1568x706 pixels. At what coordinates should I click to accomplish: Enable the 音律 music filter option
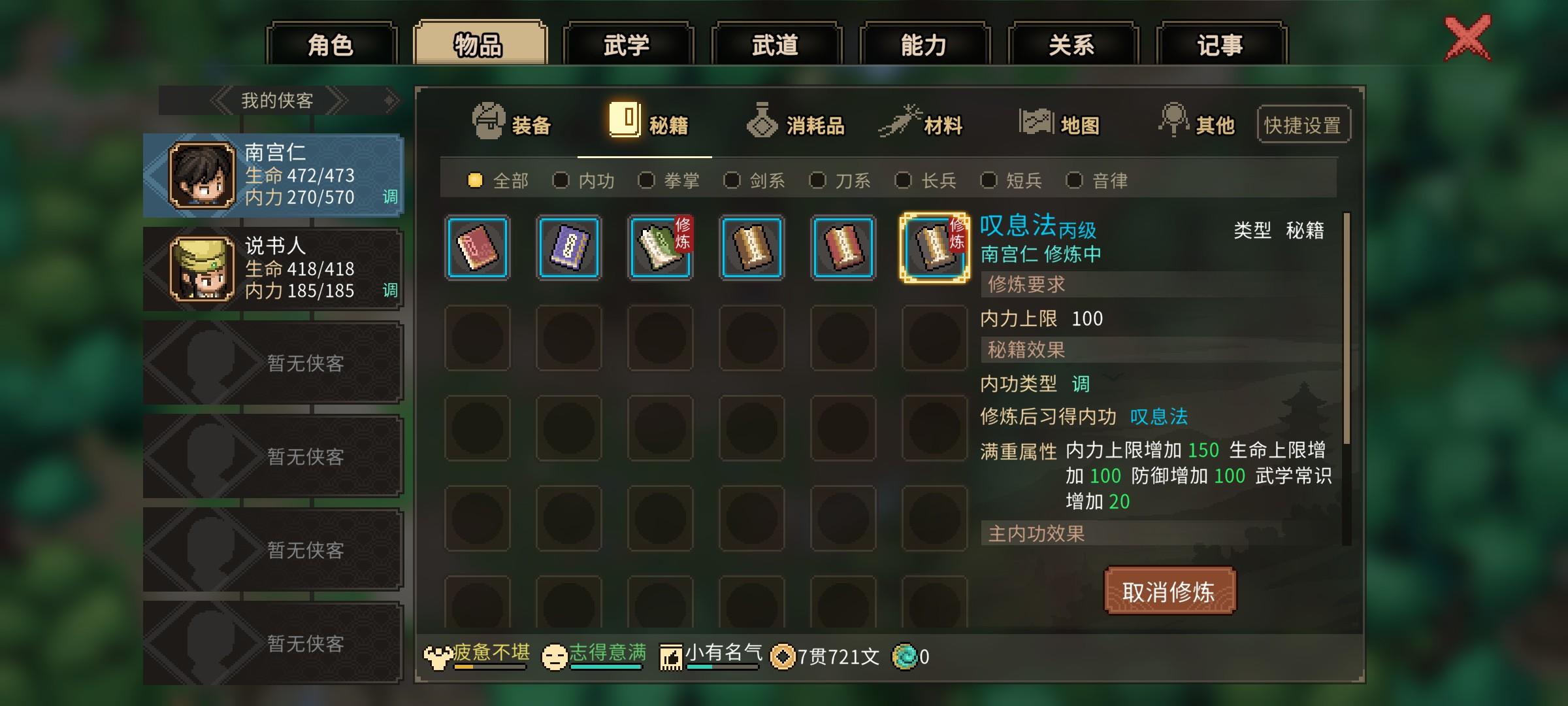(x=1073, y=180)
